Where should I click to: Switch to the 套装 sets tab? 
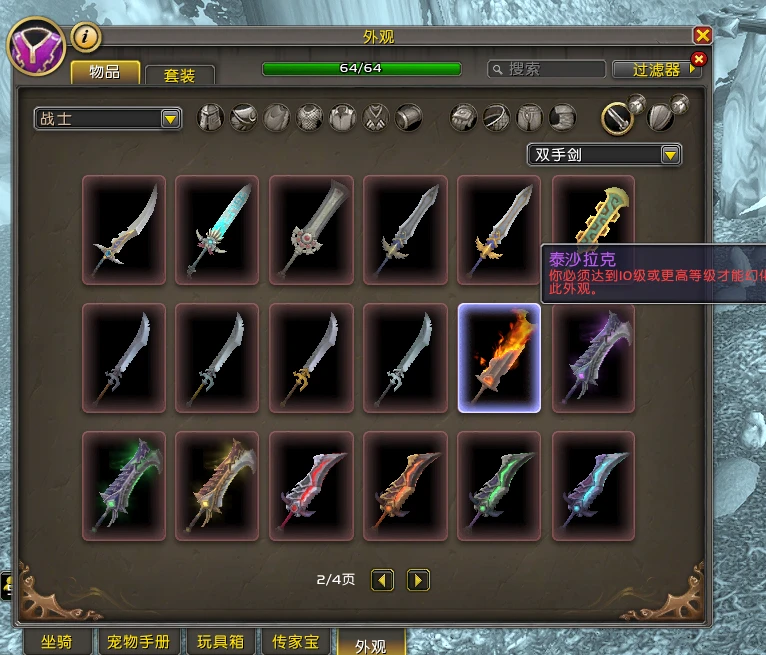(179, 75)
